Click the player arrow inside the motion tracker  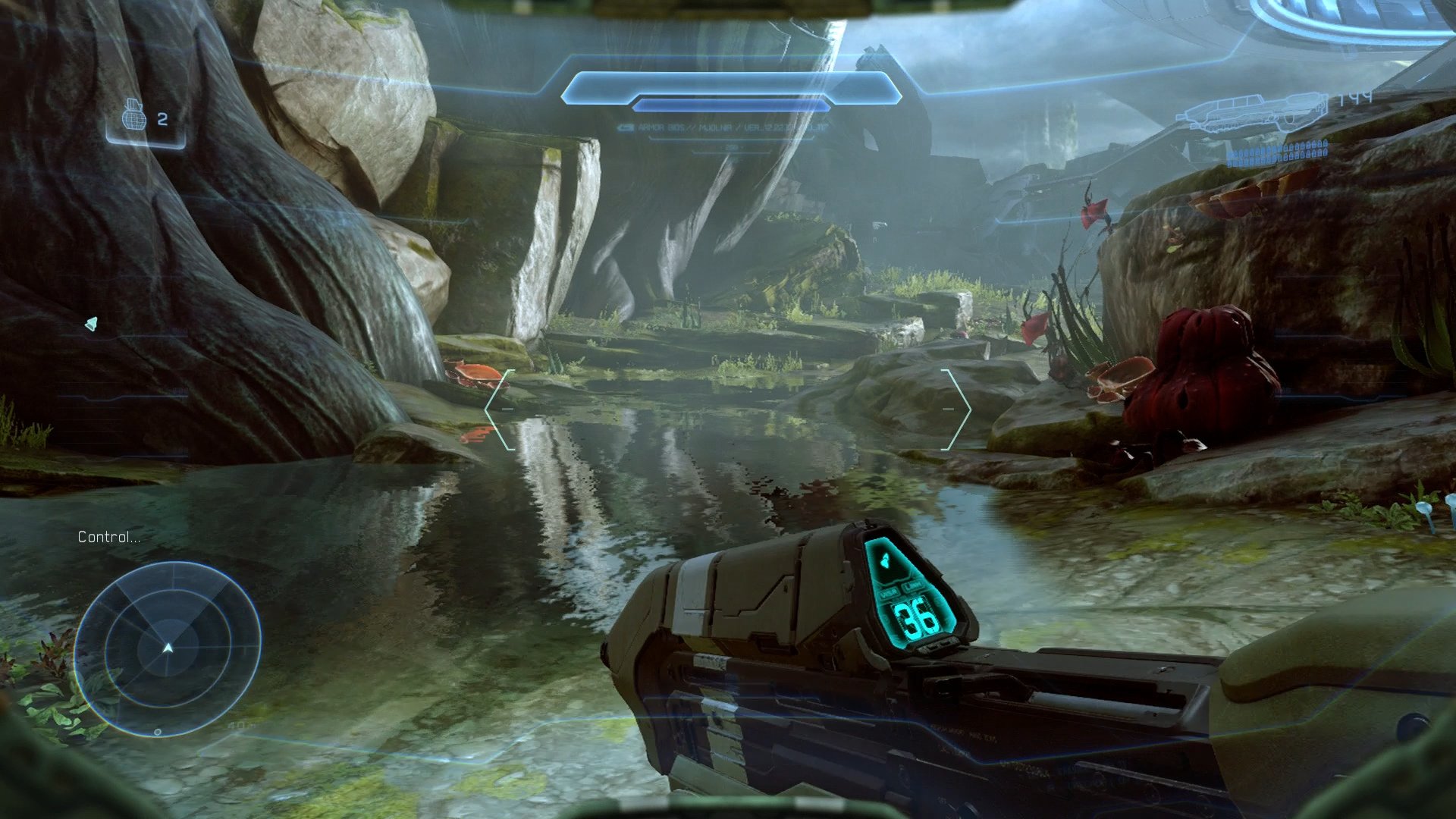point(168,647)
